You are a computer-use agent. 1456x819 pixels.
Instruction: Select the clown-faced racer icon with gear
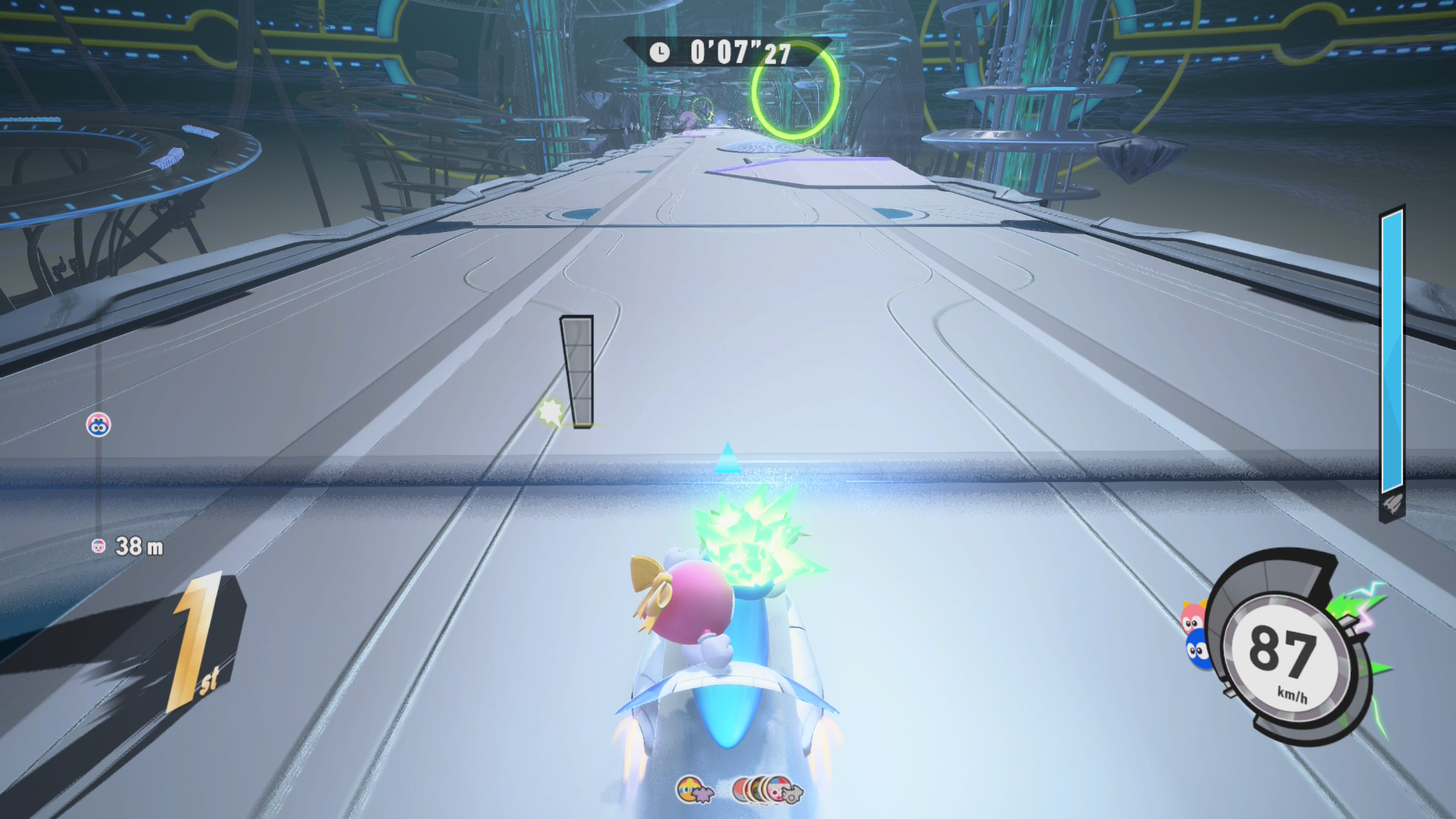[781, 790]
